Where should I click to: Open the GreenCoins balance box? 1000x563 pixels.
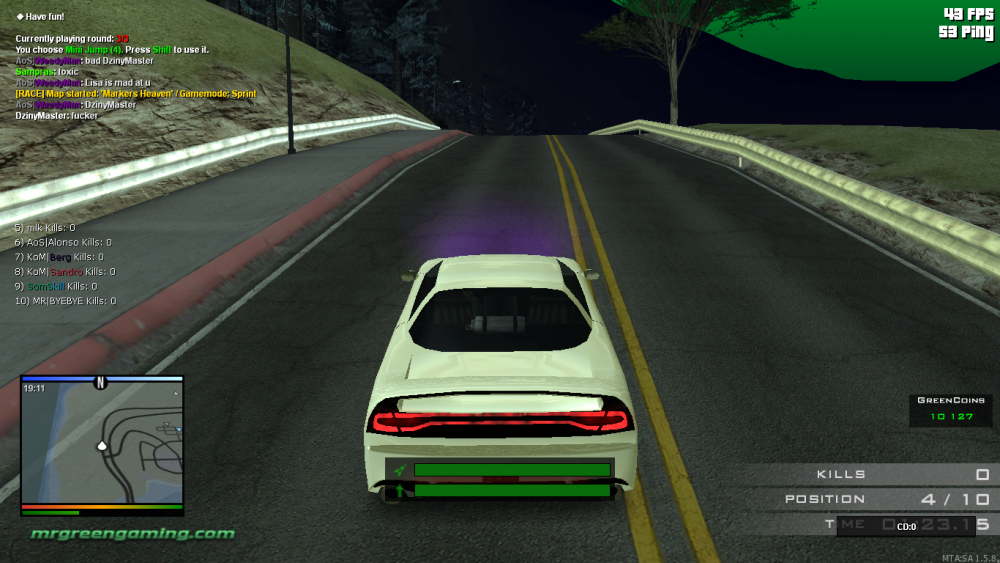tap(951, 409)
